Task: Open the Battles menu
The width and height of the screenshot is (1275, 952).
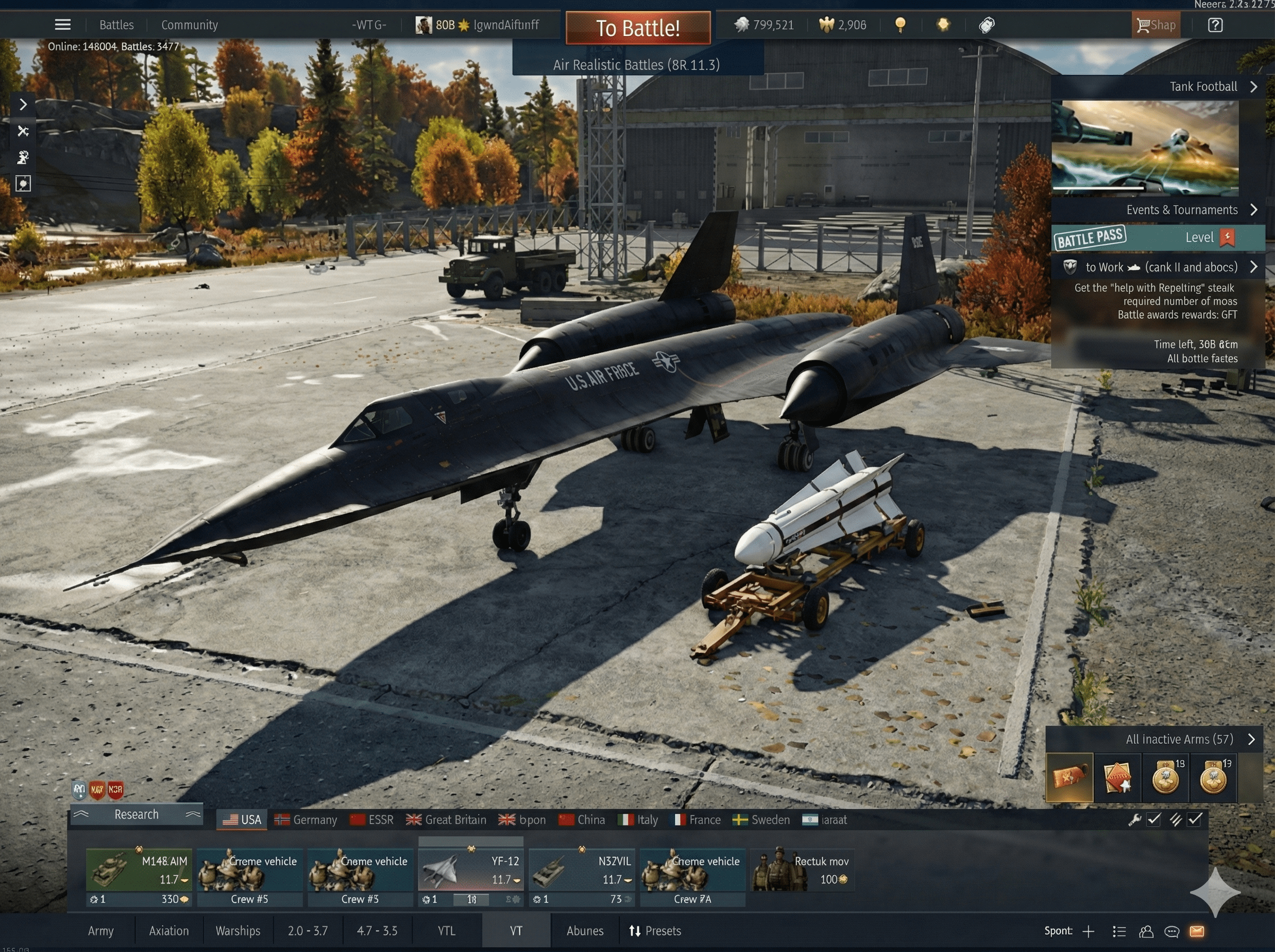Action: pos(116,25)
